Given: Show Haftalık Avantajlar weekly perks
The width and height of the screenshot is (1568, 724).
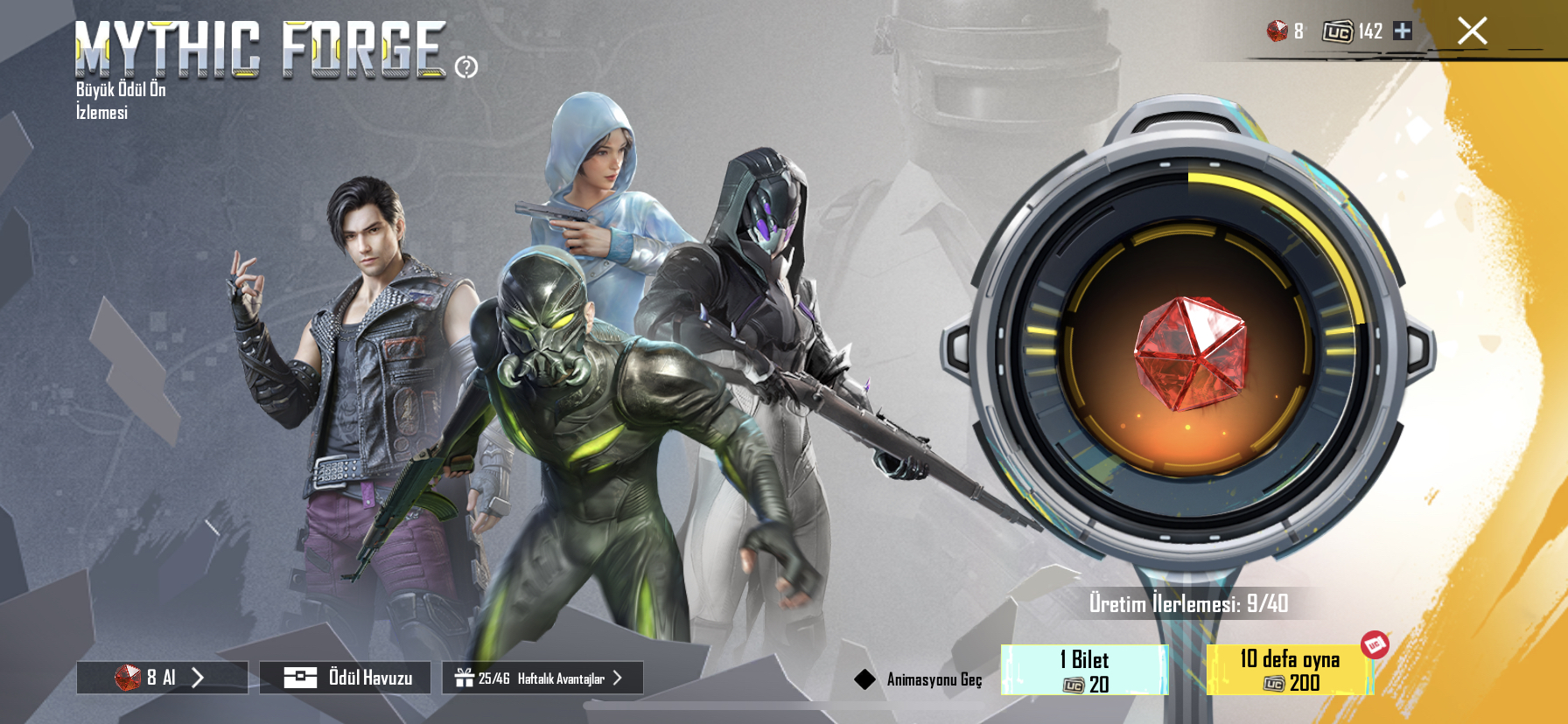Looking at the screenshot, I should coord(542,678).
